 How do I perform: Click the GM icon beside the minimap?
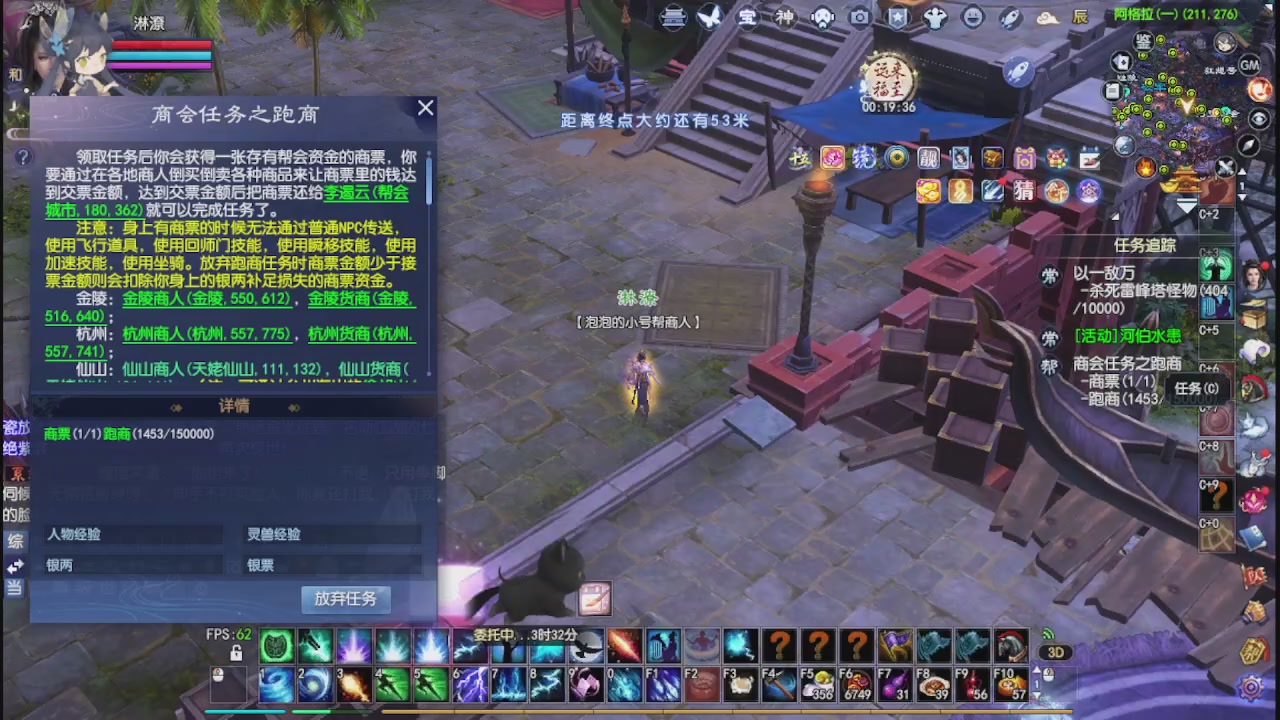pos(1249,66)
